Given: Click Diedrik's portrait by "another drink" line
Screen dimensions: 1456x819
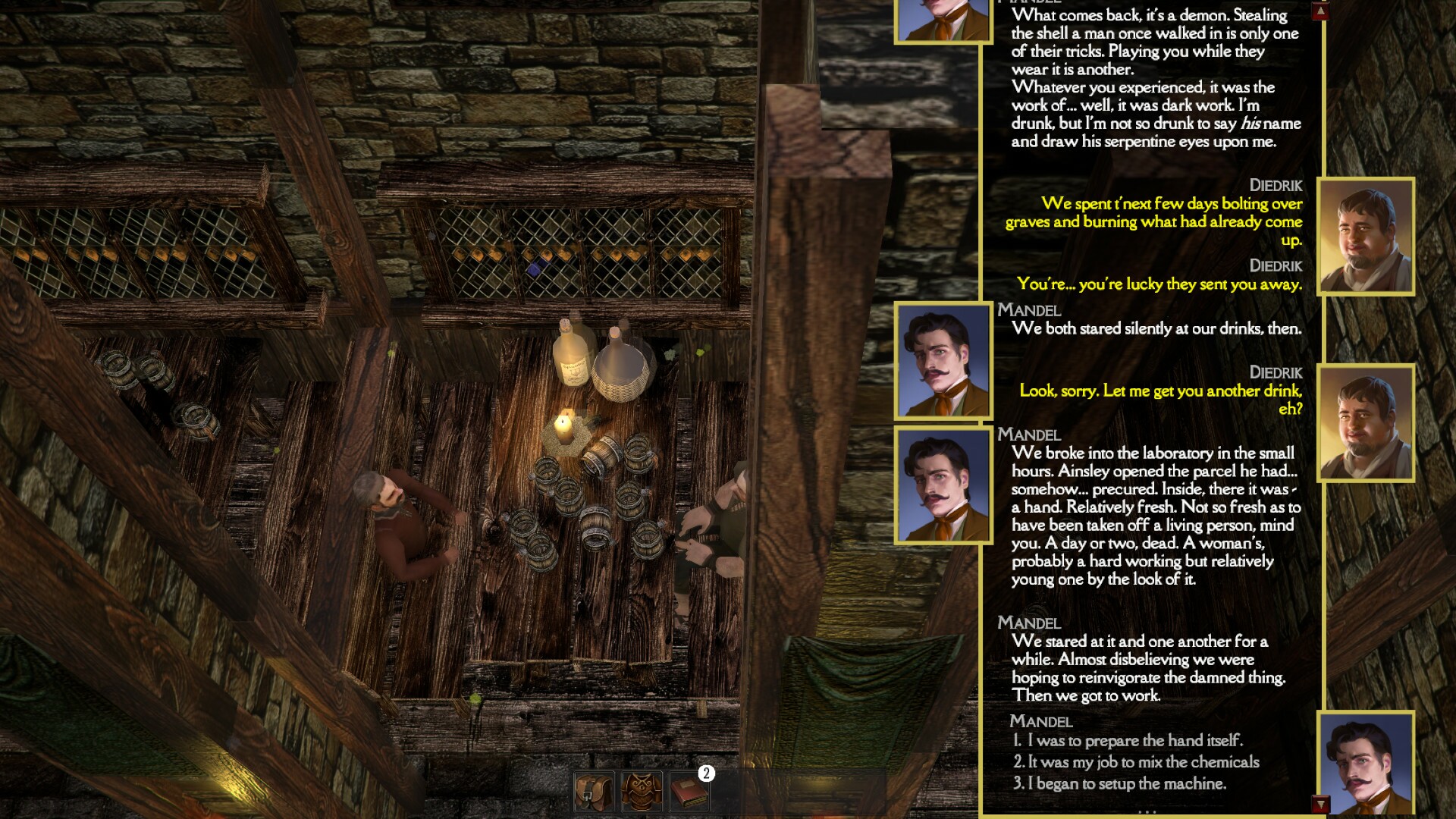Looking at the screenshot, I should (x=1366, y=423).
